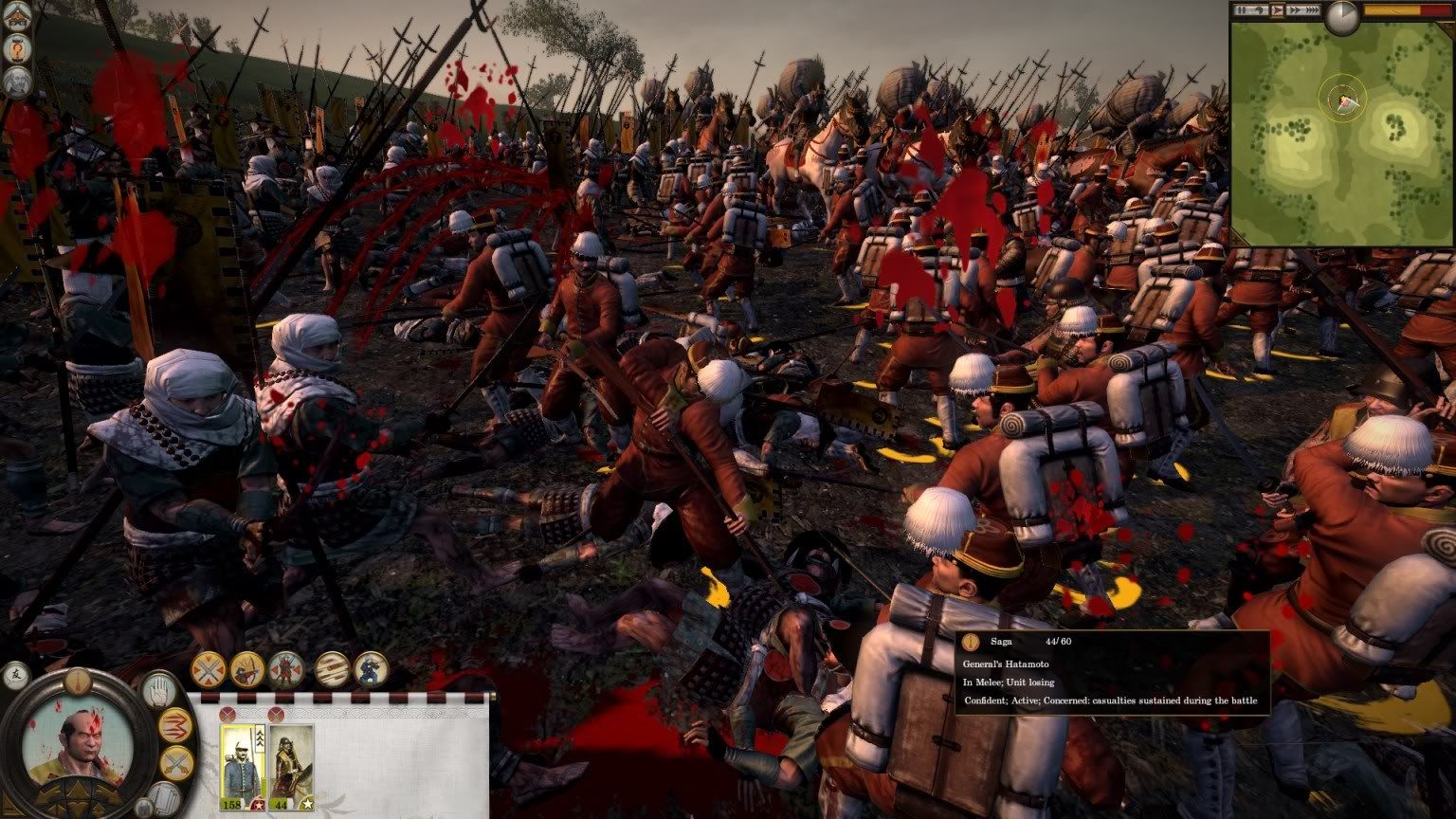This screenshot has height=819, width=1456.
Task: Click the old advisor portrait icon
Action: [17, 82]
